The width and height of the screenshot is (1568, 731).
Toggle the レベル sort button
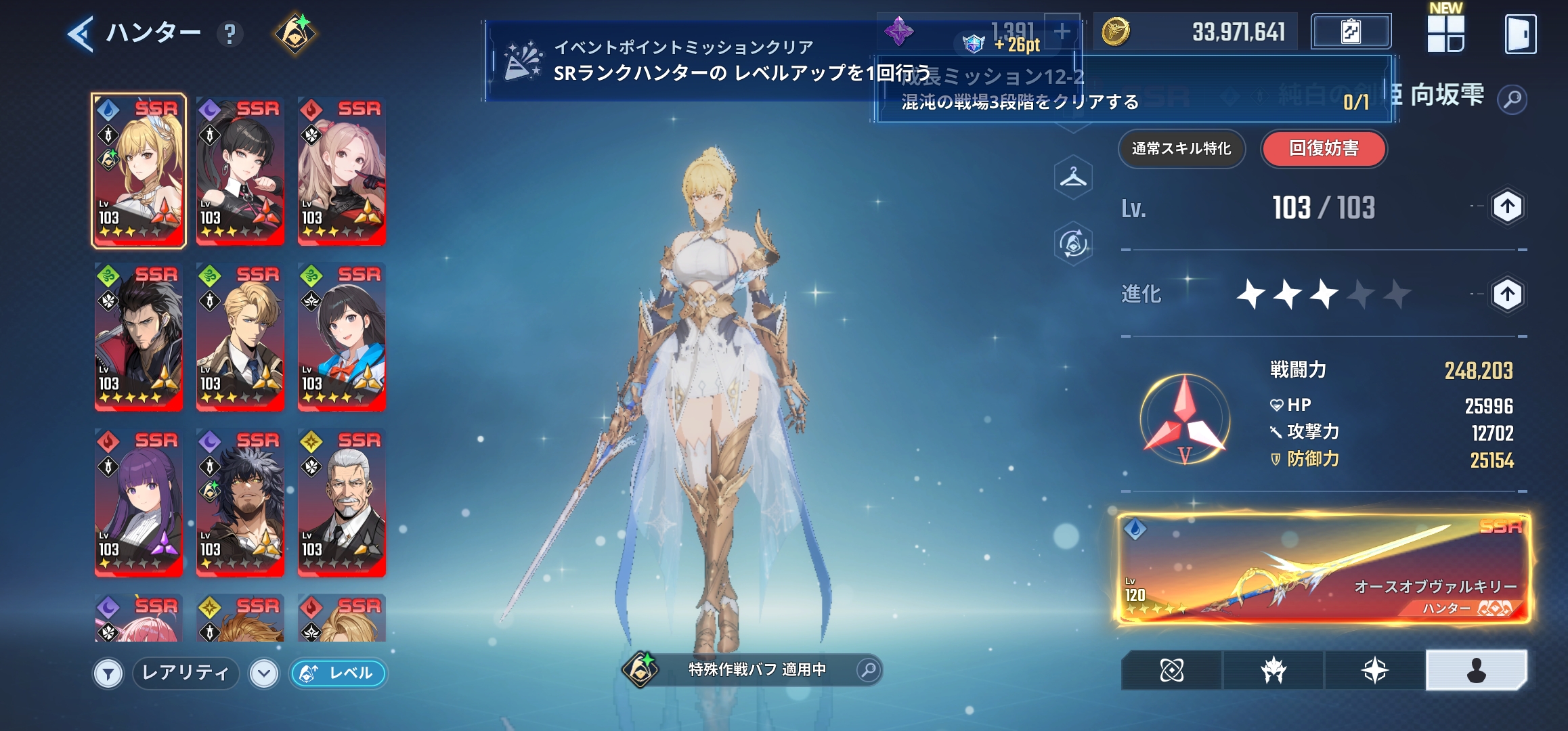pyautogui.click(x=339, y=673)
